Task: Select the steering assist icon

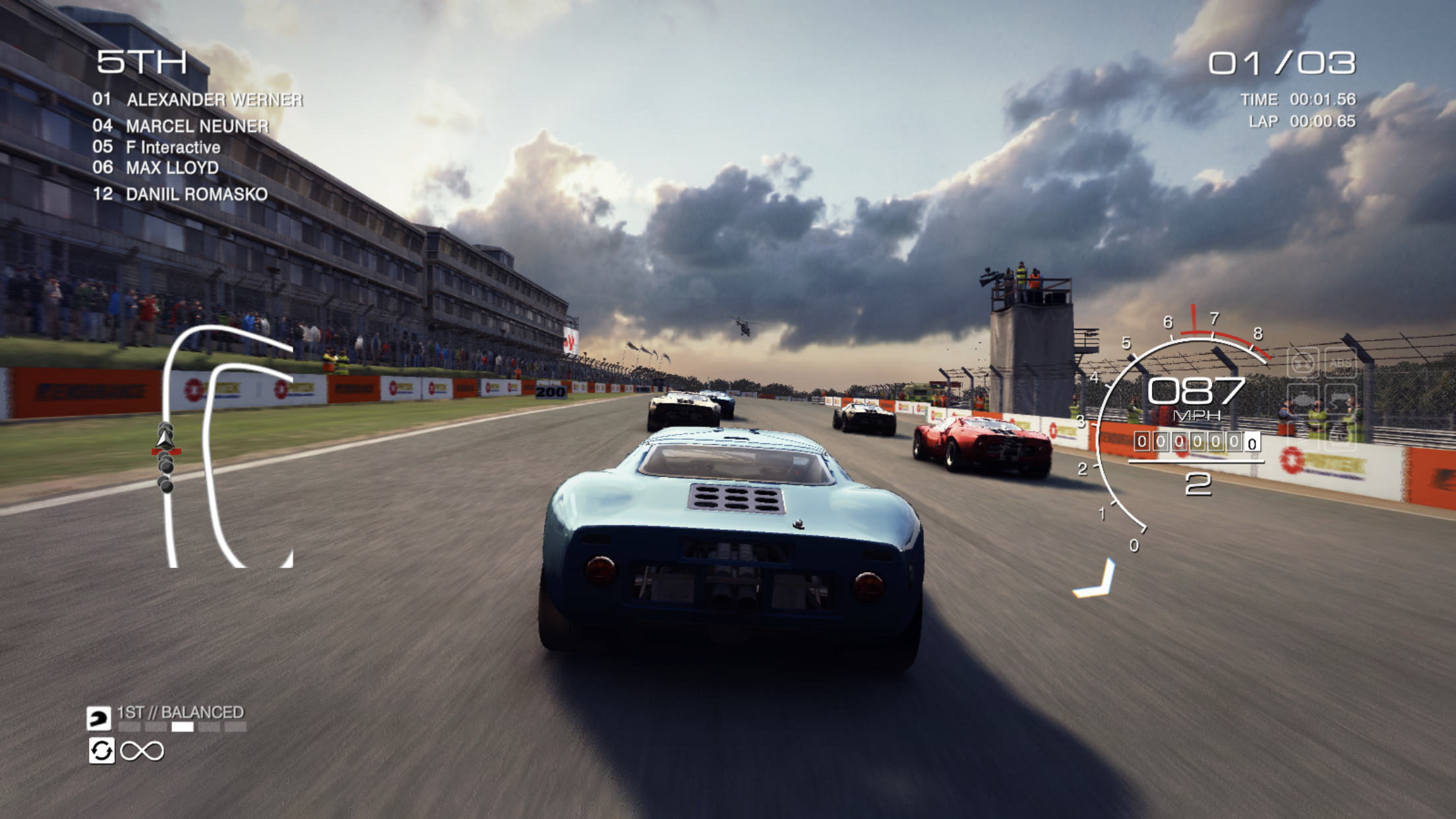Action: 1302,365
